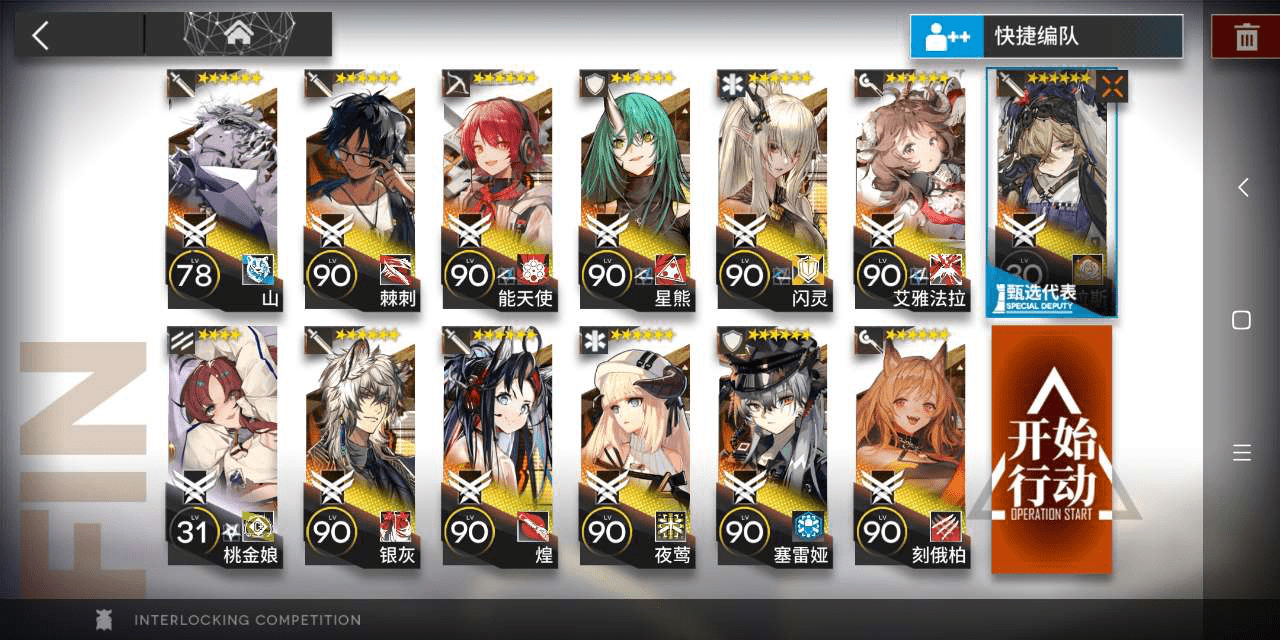Select operator card 棘刺

tap(360, 190)
